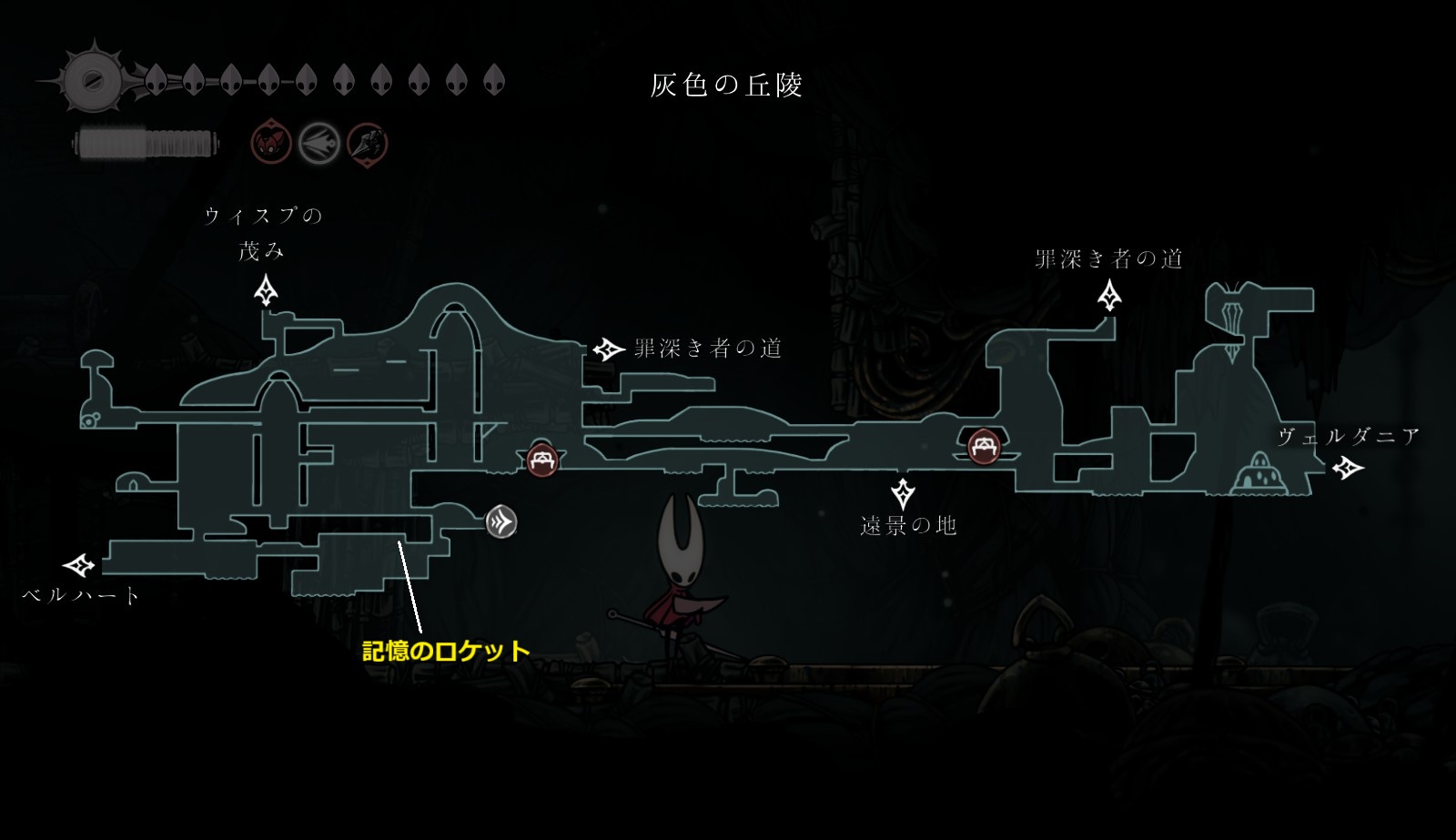1456x840 pixels.
Task: Follow the 遠景の地 exit marker
Action: click(903, 492)
